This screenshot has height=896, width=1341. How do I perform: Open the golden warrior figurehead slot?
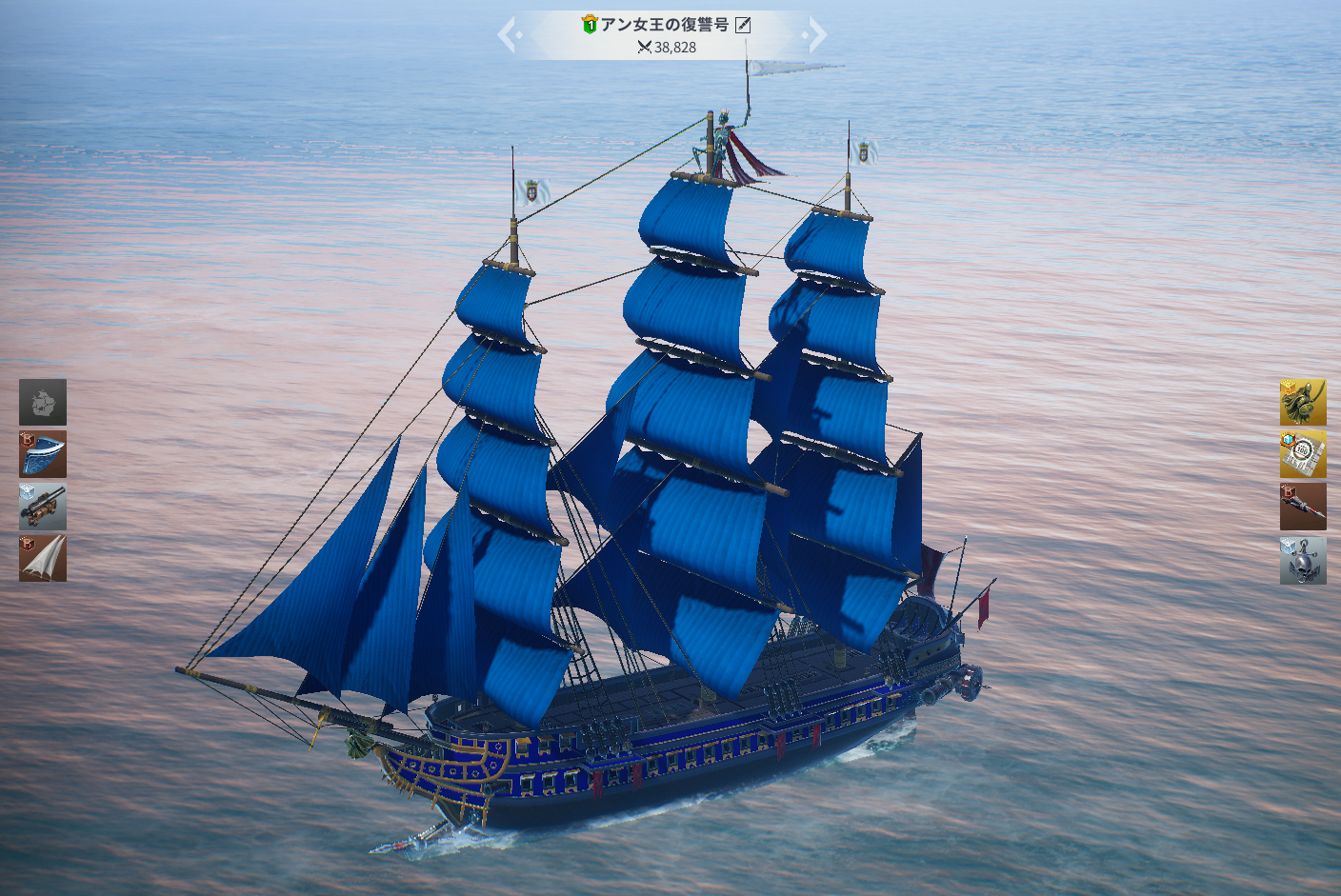tap(1303, 402)
